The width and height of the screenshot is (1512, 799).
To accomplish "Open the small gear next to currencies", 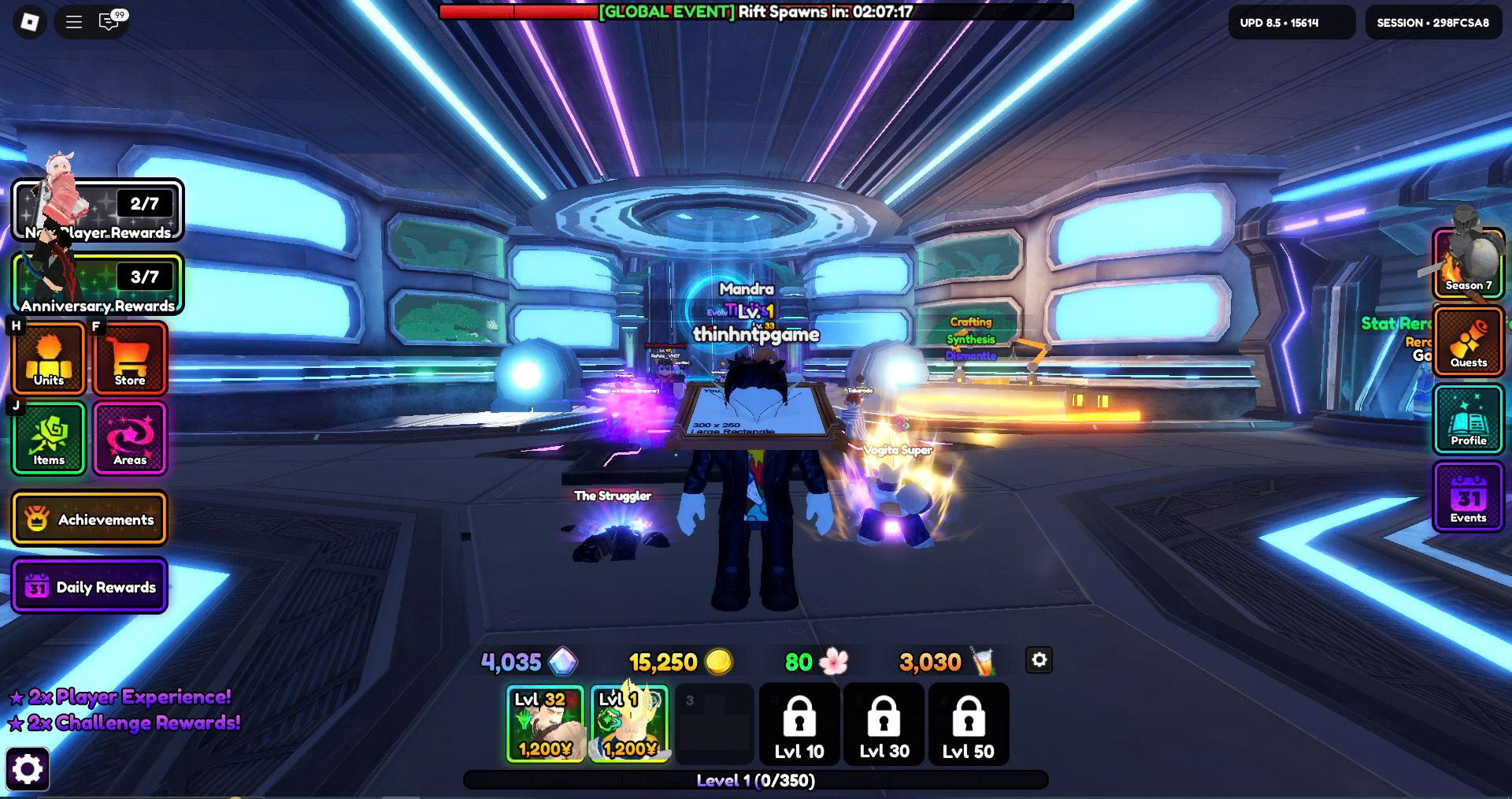I will [1039, 660].
